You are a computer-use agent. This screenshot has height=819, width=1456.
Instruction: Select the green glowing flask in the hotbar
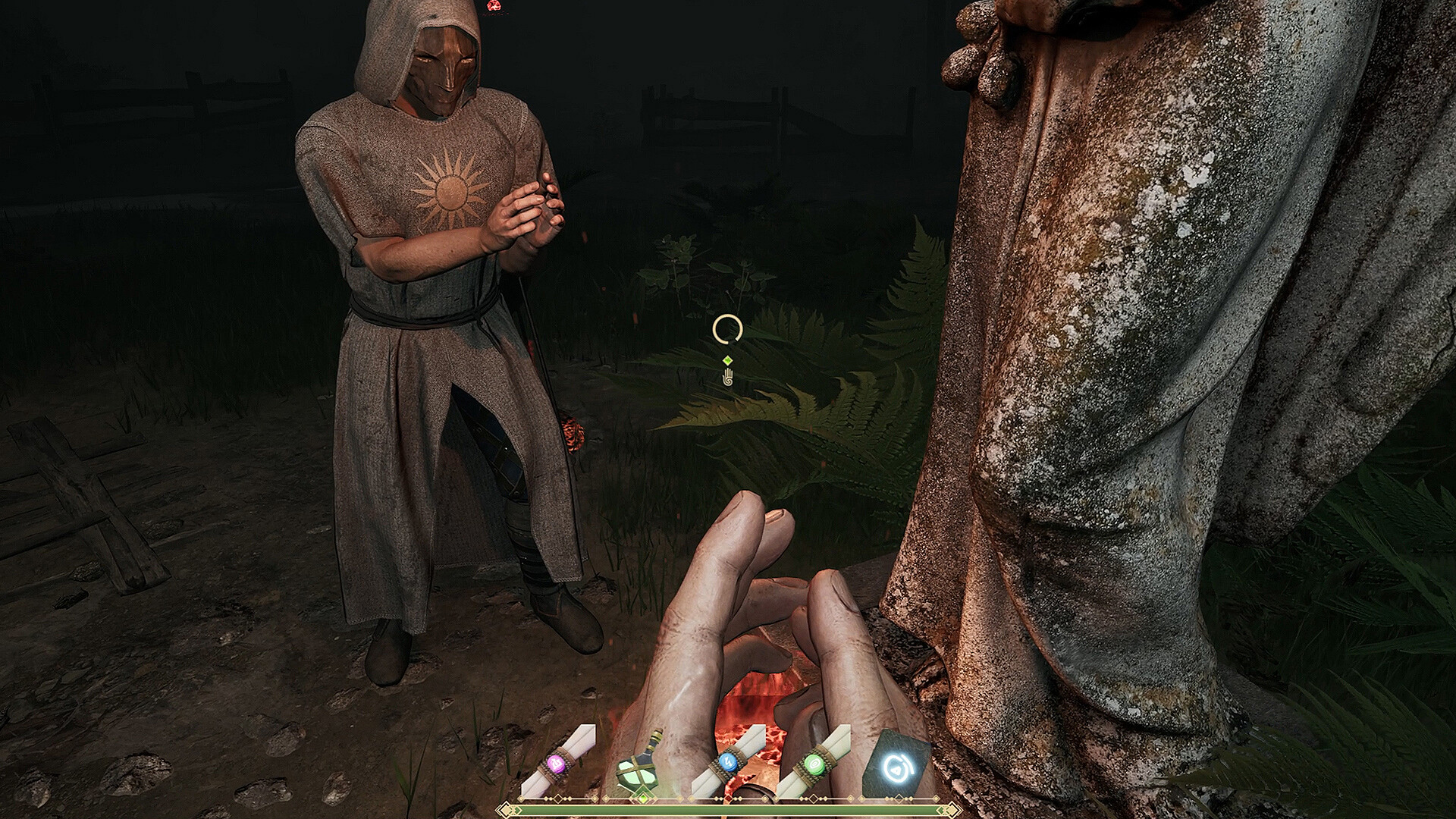tap(639, 770)
